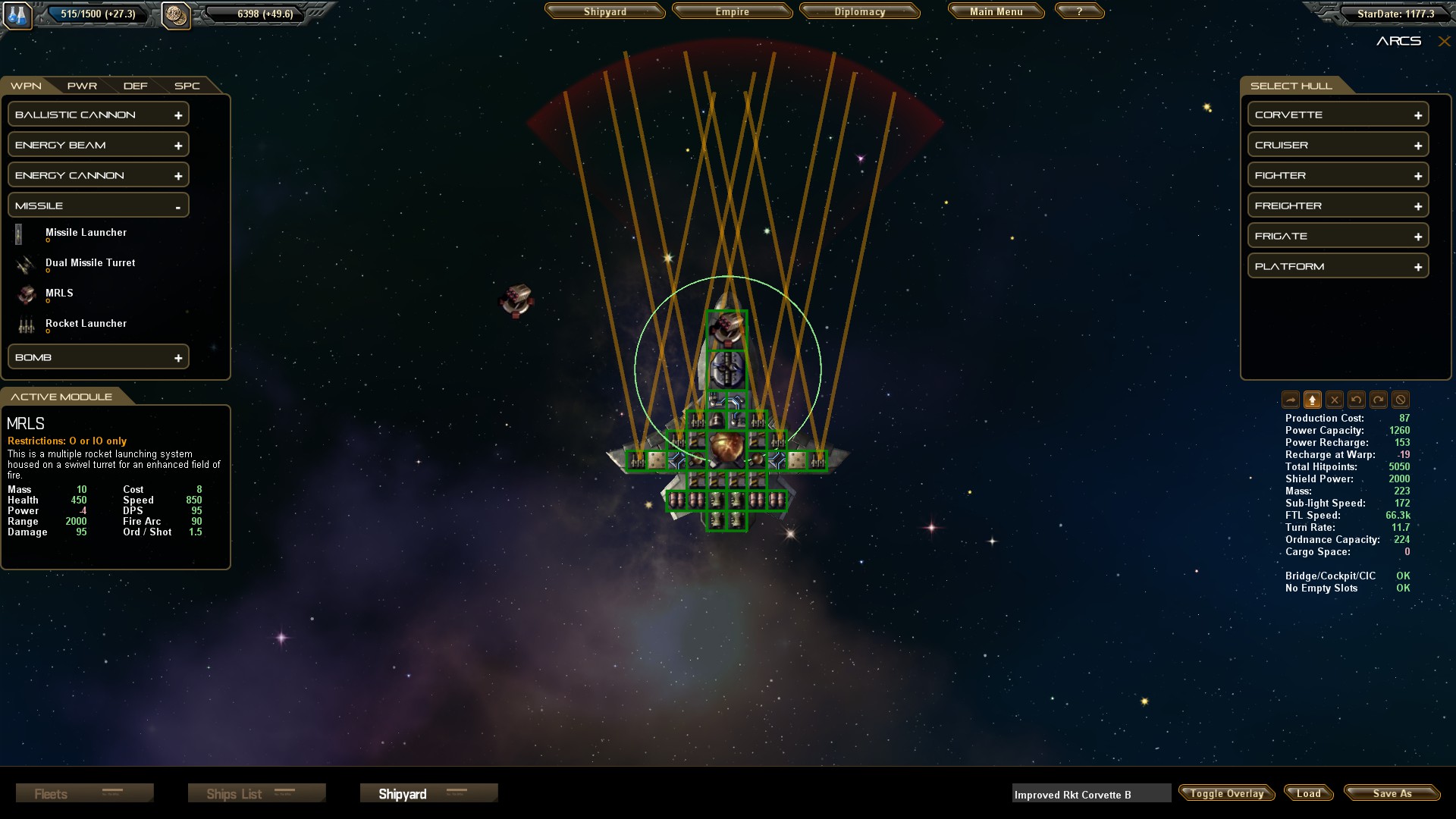Open the Diplomacy screen
Screen dimensions: 1456x819
[x=859, y=12]
